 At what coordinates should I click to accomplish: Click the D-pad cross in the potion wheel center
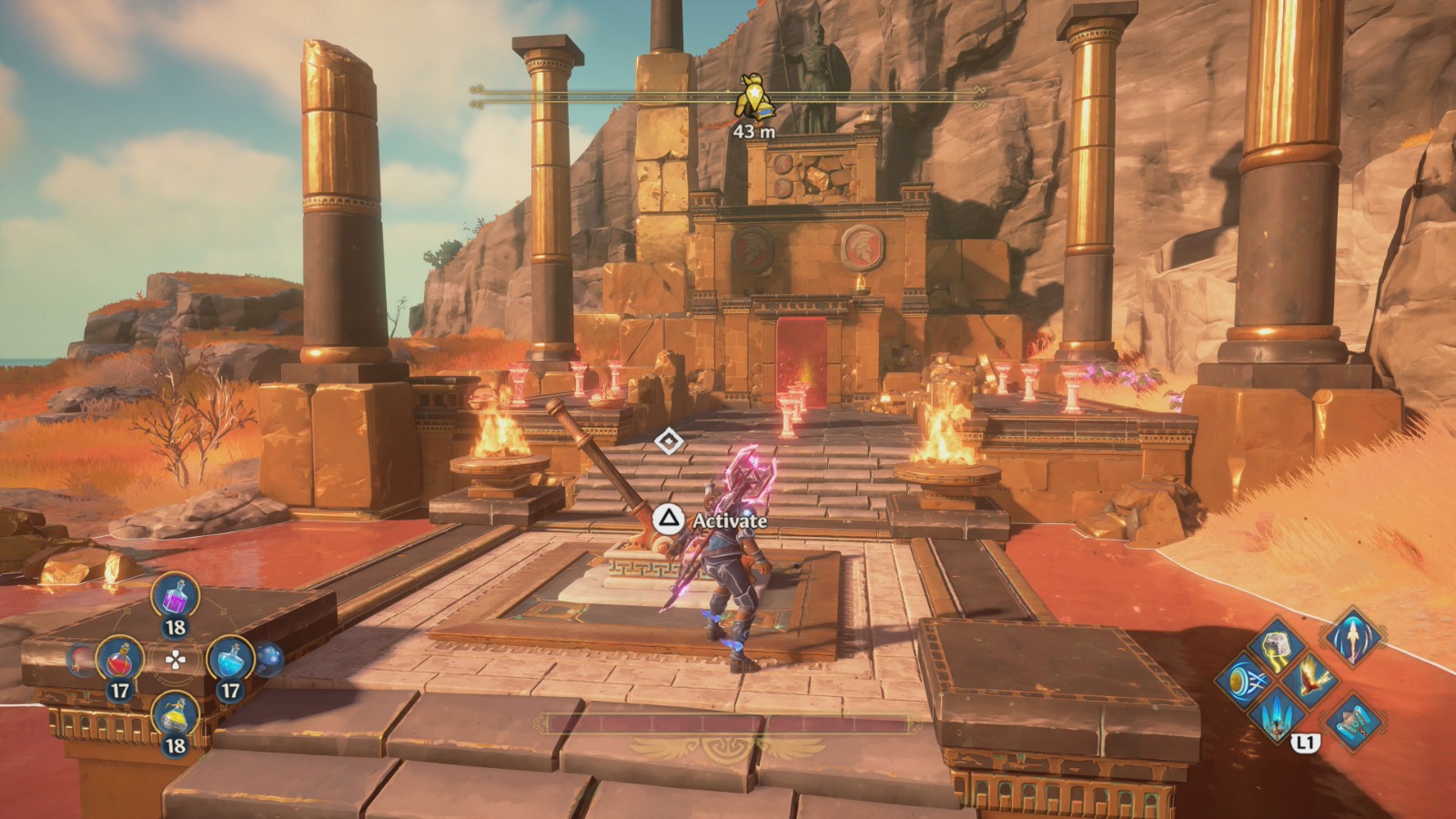(176, 660)
